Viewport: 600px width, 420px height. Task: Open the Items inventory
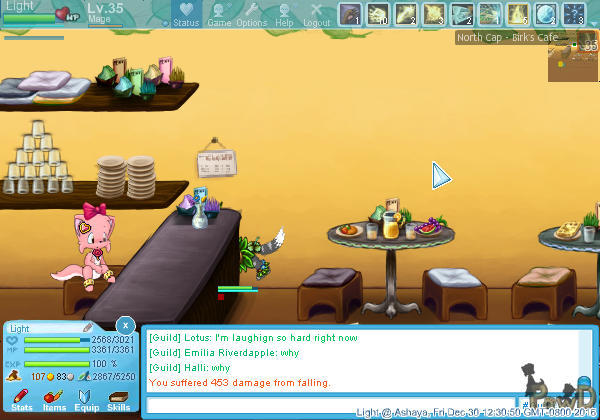[54, 401]
